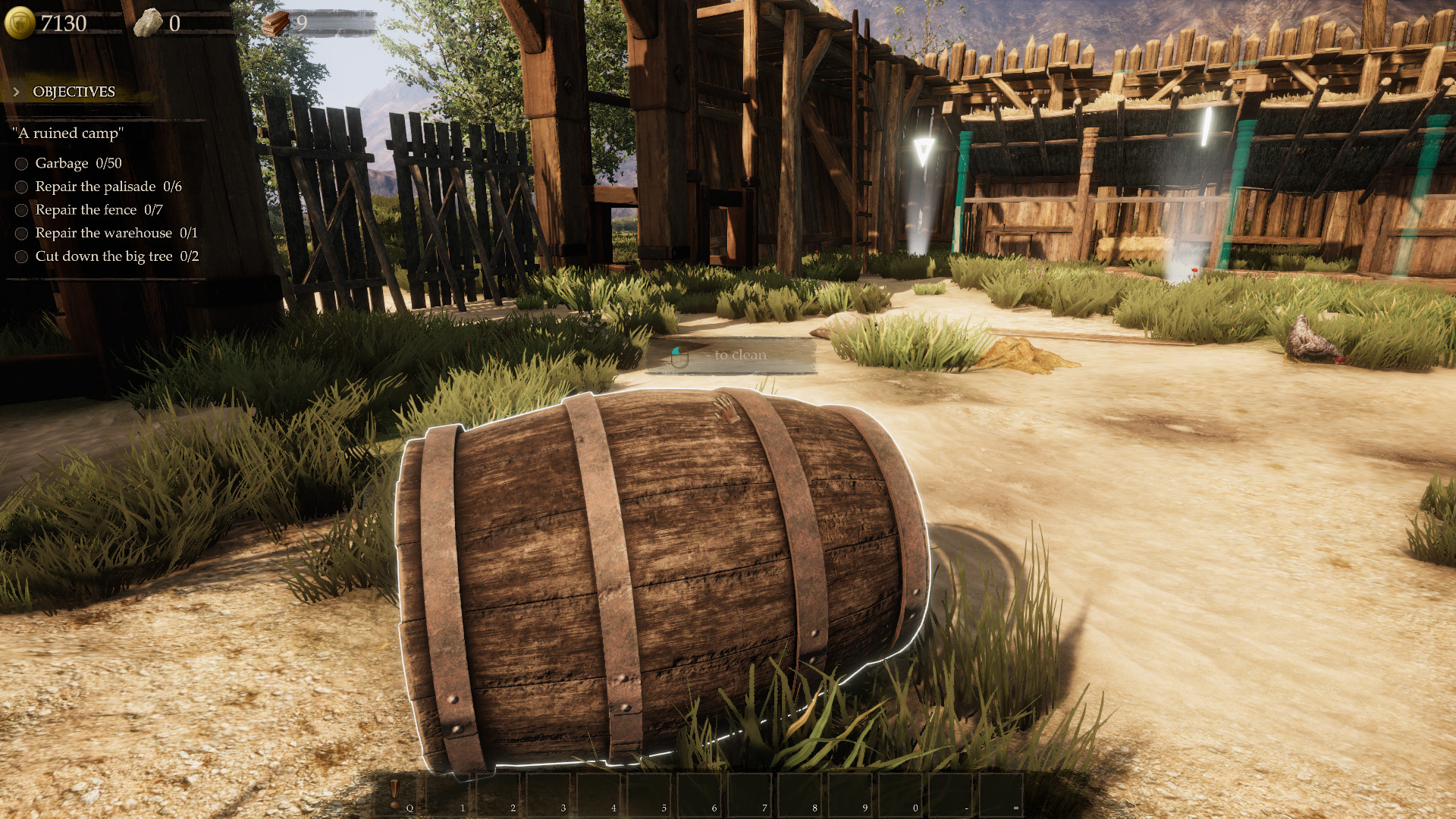Check the Repair the palisade objective circle
This screenshot has height=819, width=1456.
pyautogui.click(x=20, y=187)
